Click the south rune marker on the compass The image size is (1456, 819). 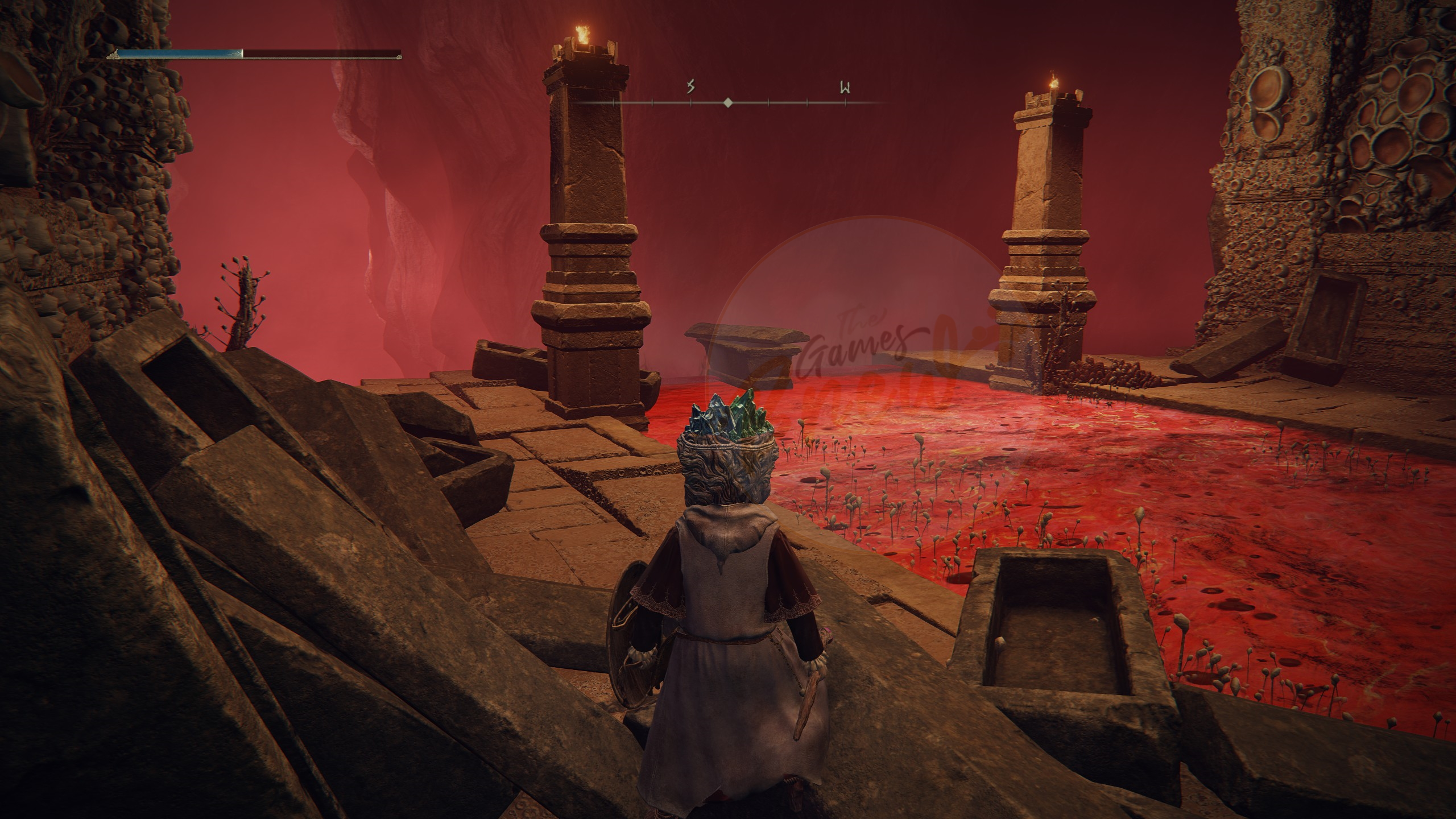click(691, 88)
